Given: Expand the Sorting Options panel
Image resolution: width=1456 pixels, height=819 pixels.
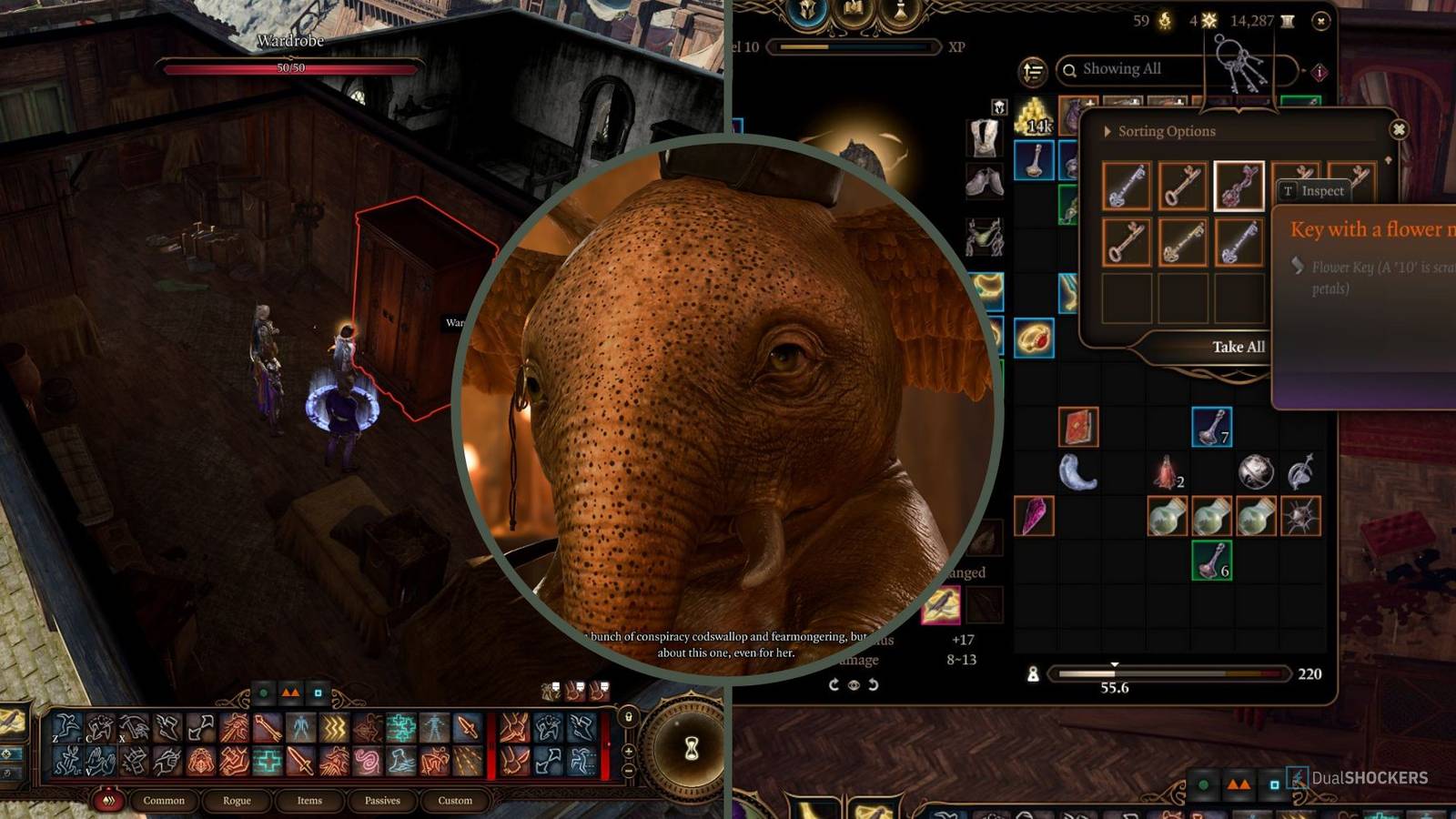Looking at the screenshot, I should tap(1109, 131).
